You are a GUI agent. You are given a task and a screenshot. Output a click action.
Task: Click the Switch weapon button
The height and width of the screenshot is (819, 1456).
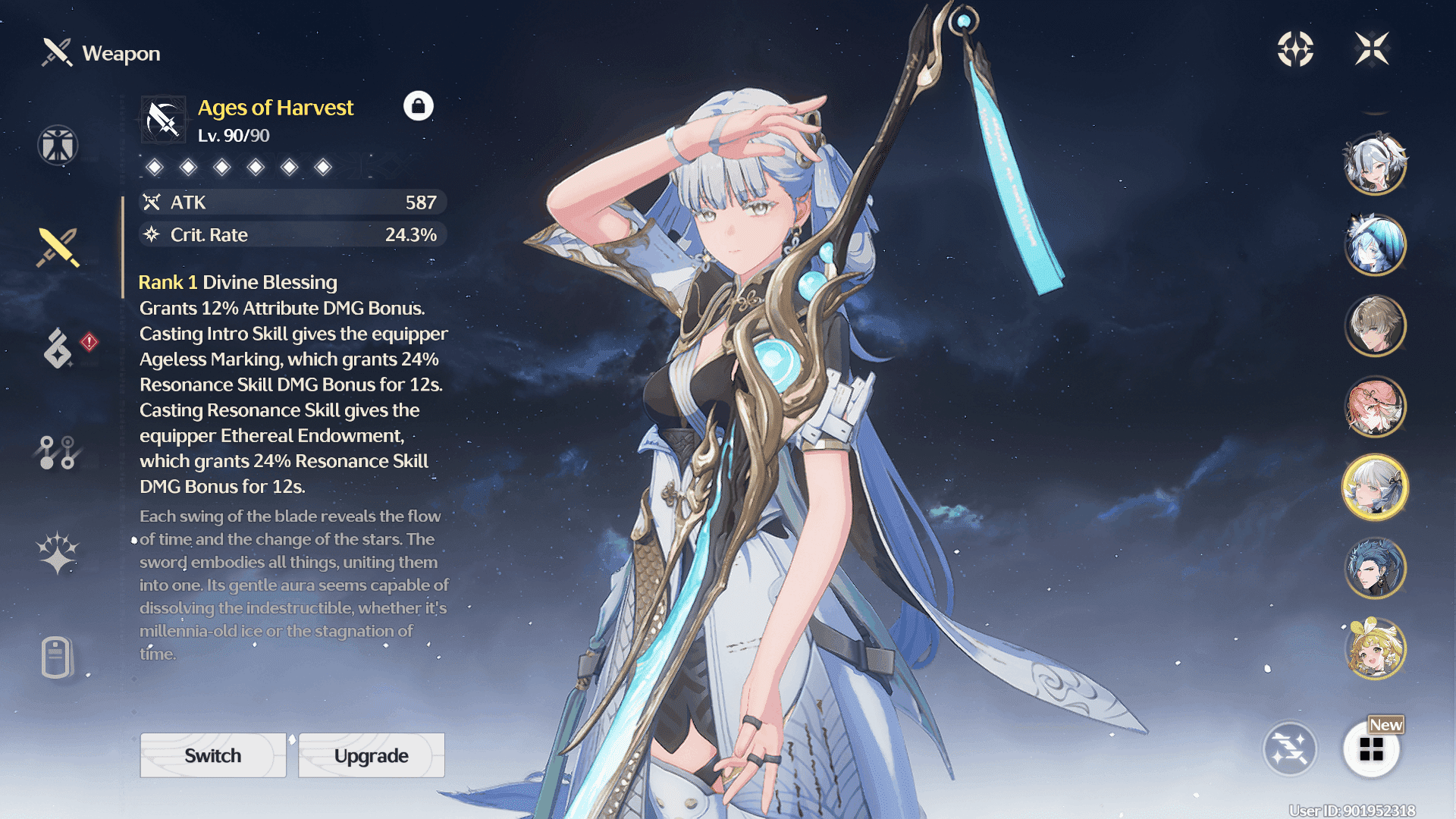[213, 755]
